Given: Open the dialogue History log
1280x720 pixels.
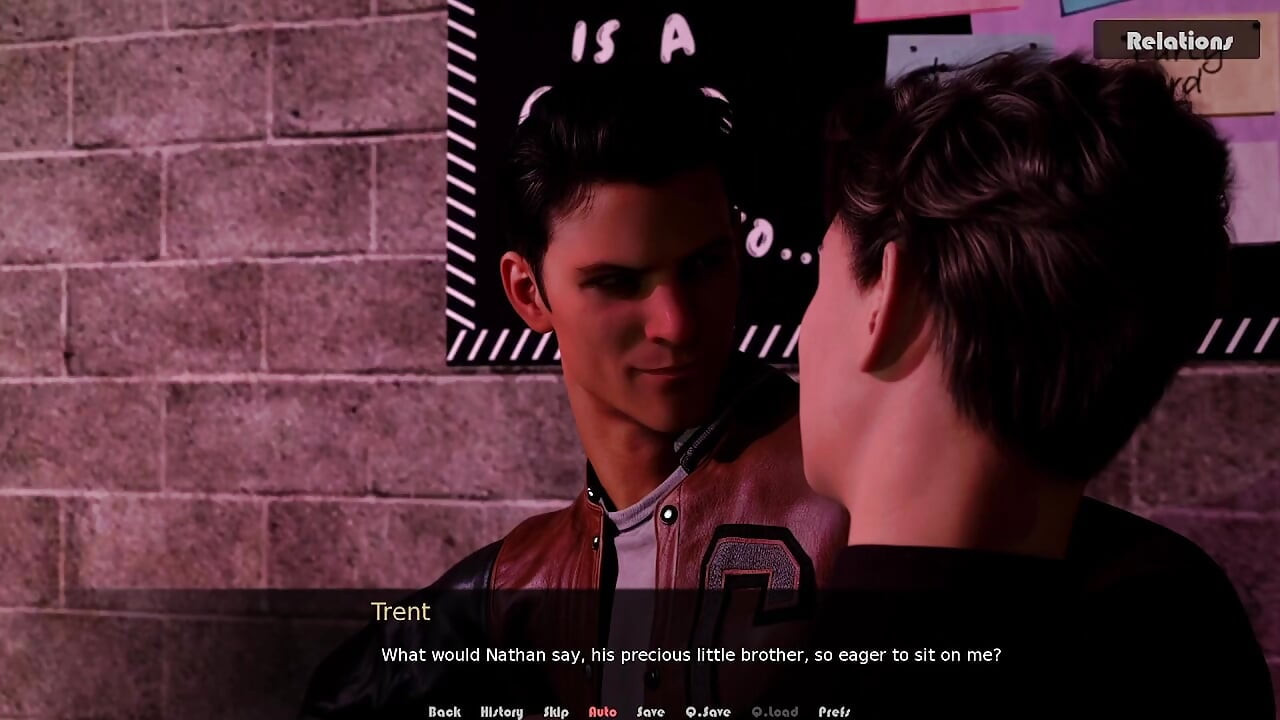Looking at the screenshot, I should (501, 712).
